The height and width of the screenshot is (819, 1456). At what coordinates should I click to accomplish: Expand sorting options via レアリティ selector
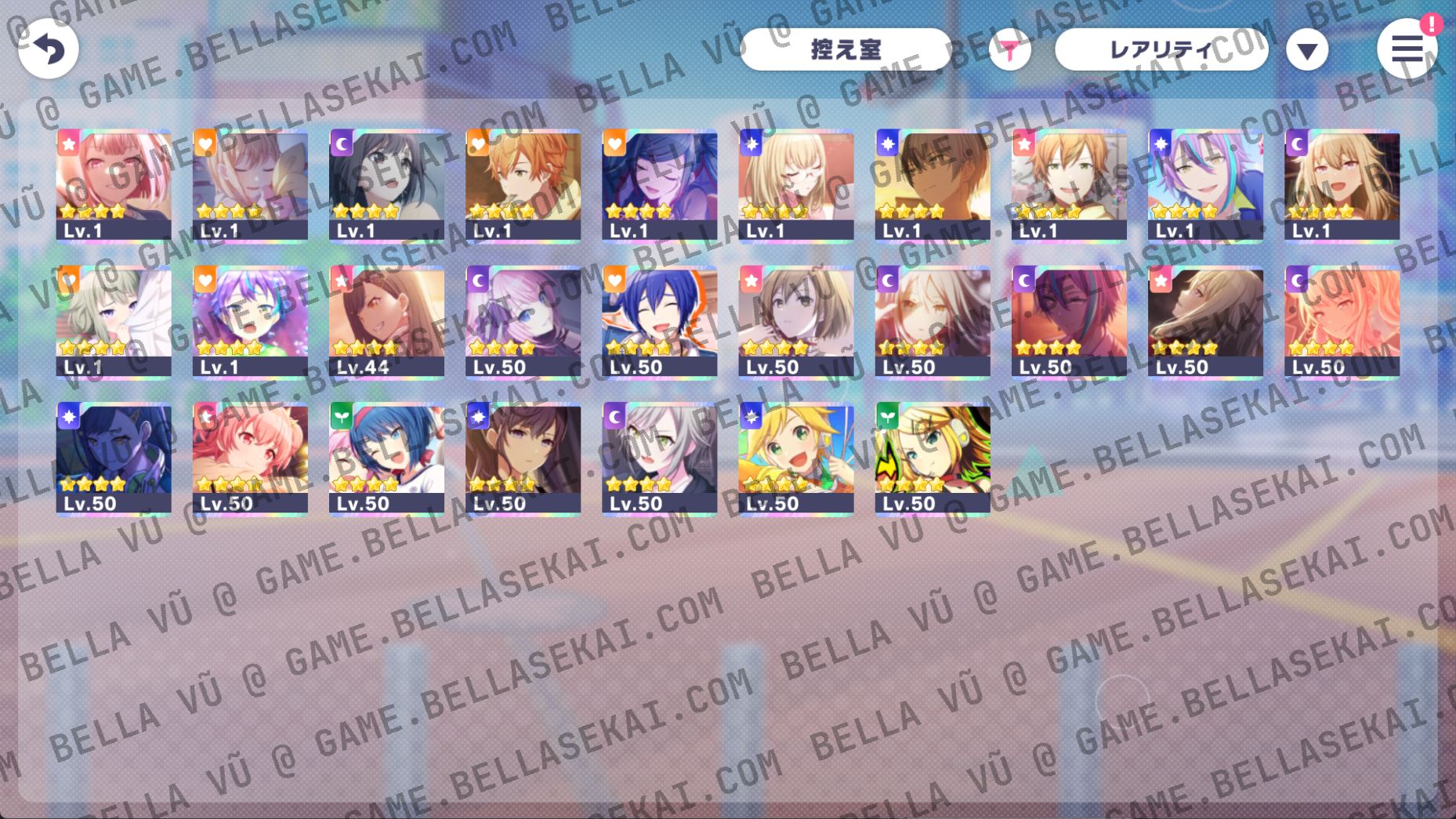tap(1161, 49)
